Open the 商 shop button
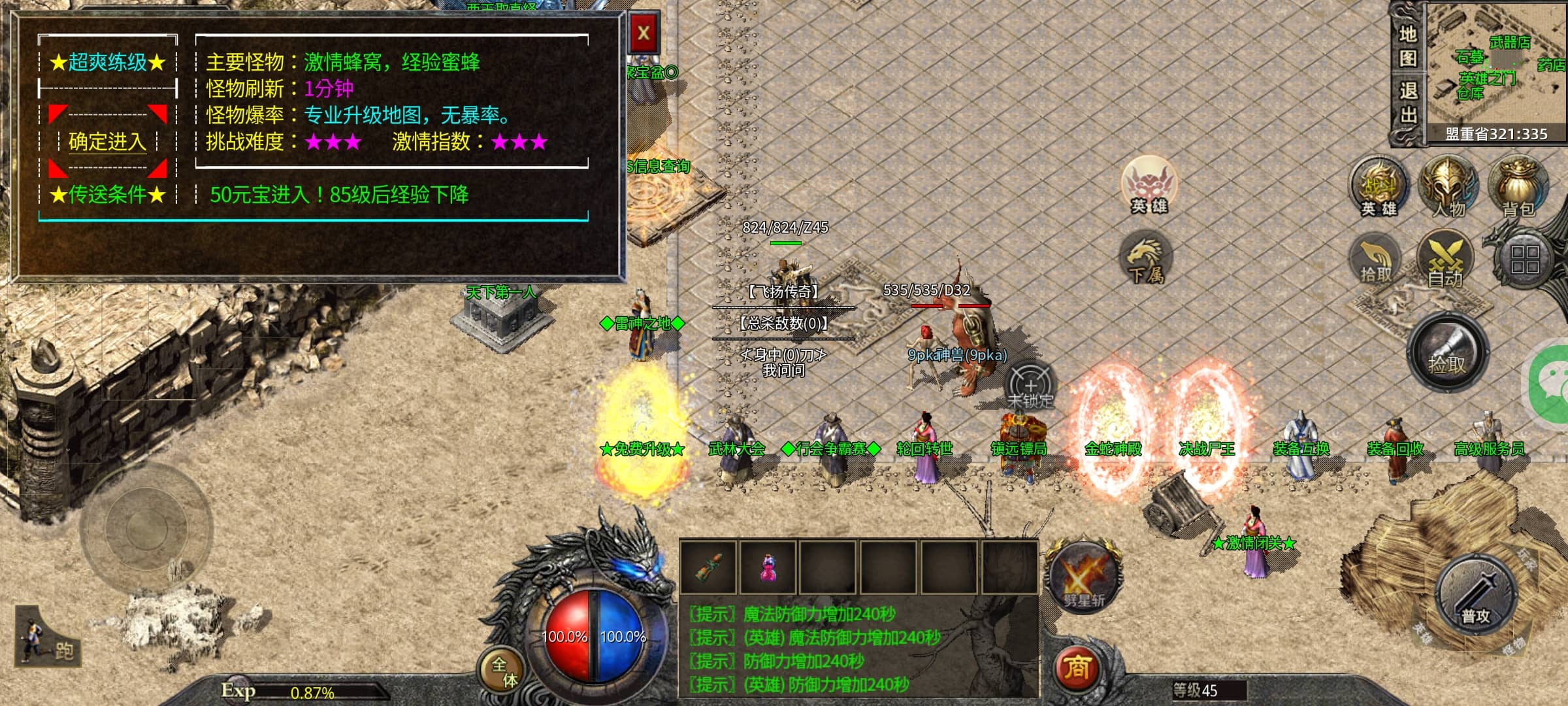The image size is (1568, 706). [1077, 667]
